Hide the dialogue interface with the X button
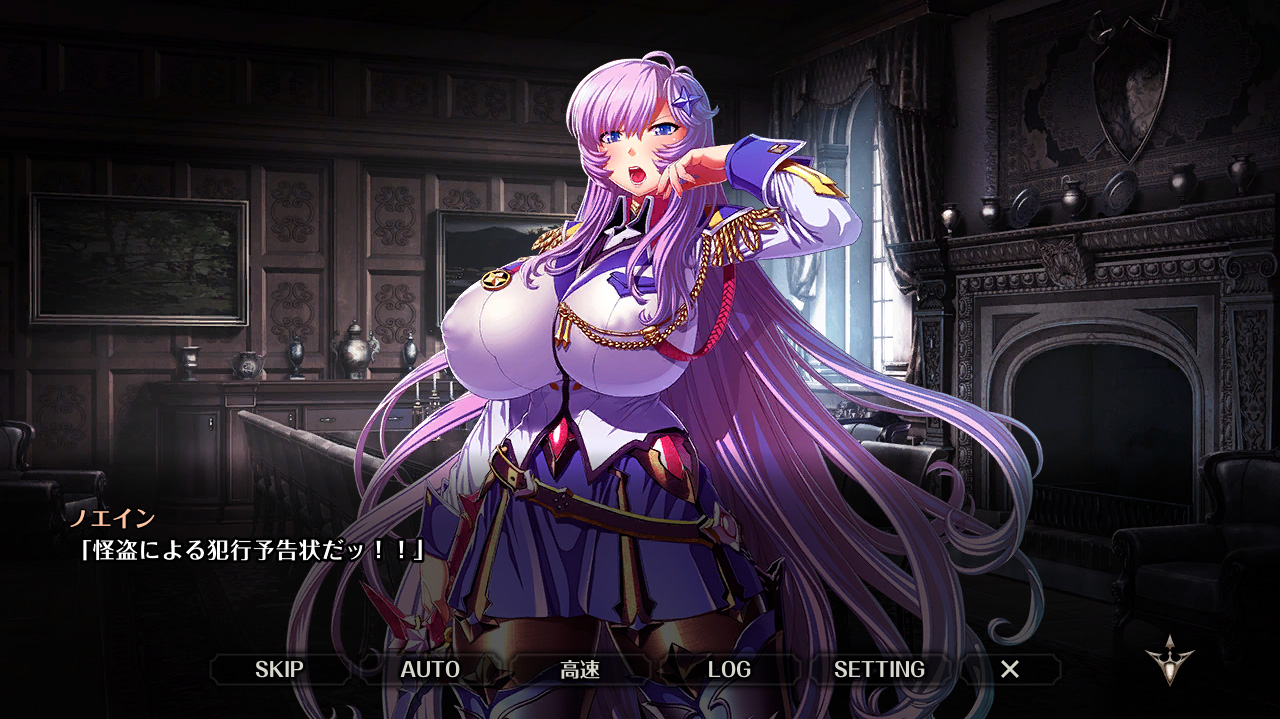1280x719 pixels. 1010,669
